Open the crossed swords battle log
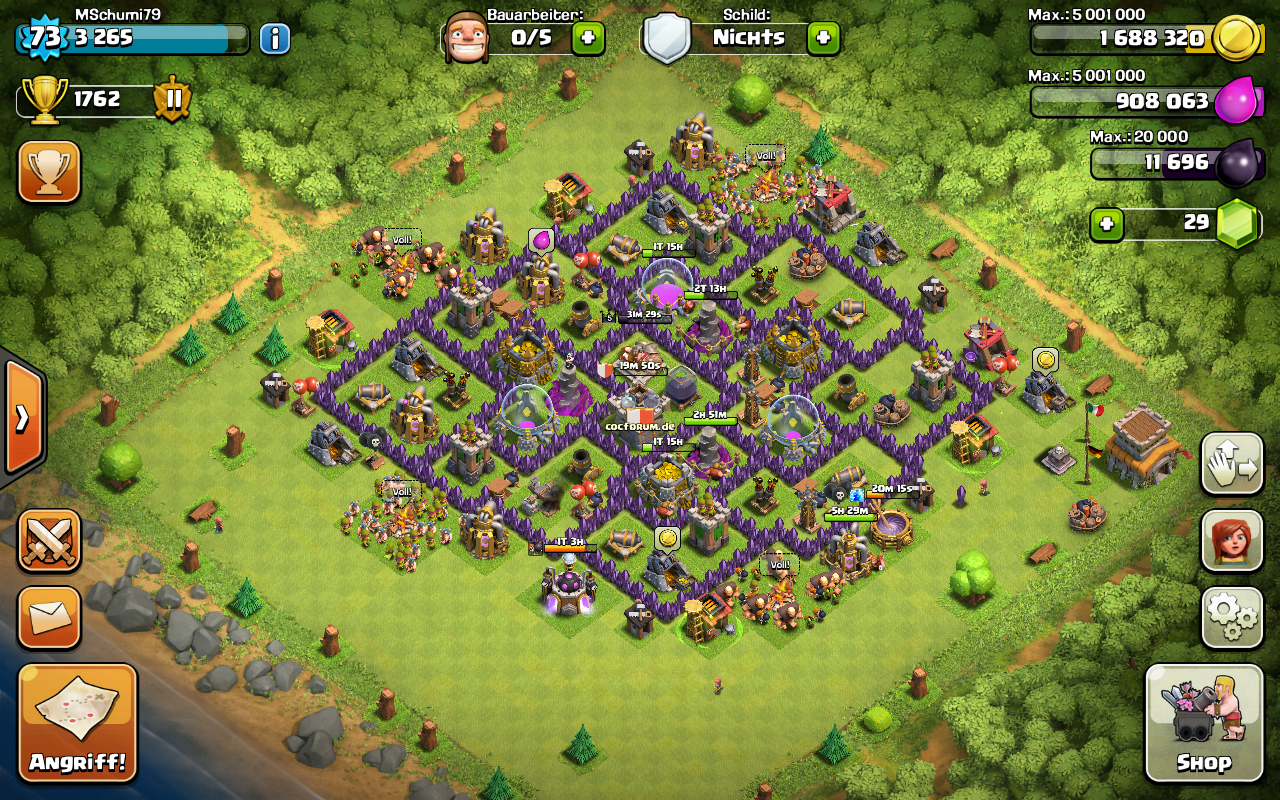The width and height of the screenshot is (1280, 800). click(x=49, y=541)
